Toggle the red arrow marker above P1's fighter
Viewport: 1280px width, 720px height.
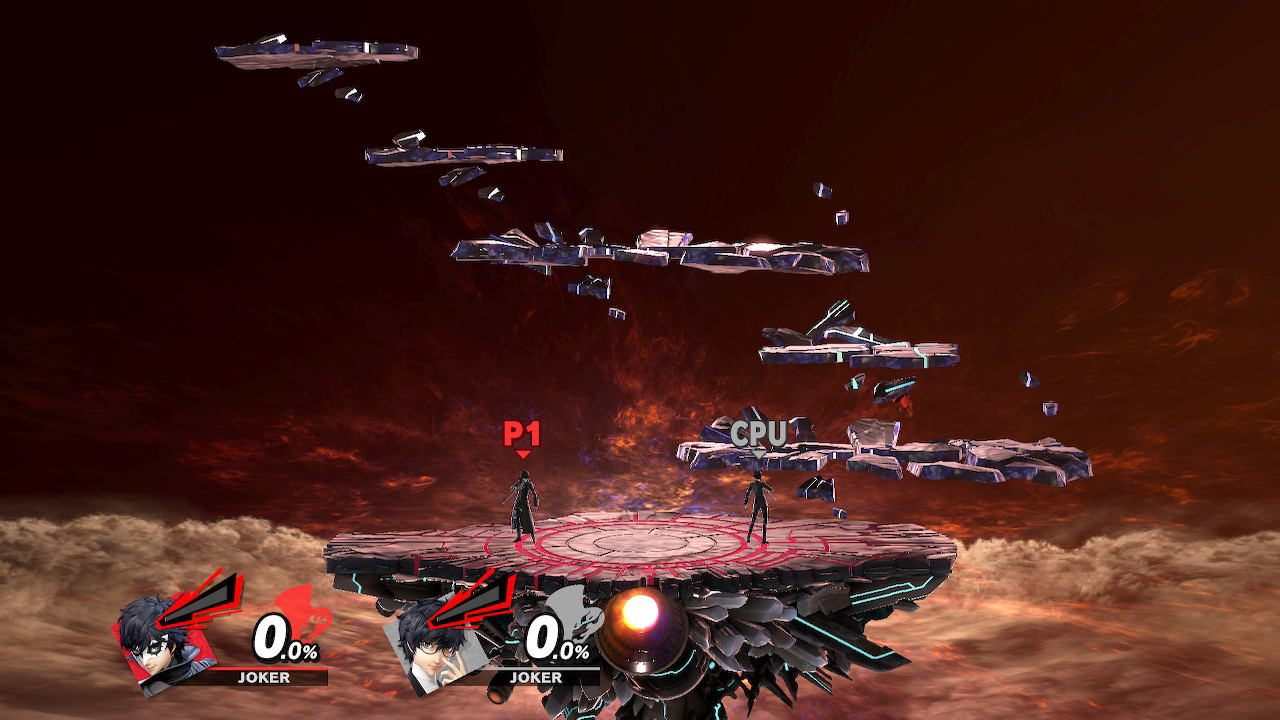point(521,452)
